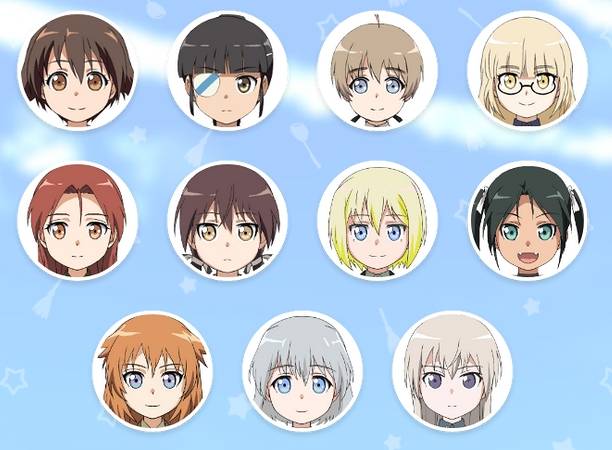Image resolution: width=612 pixels, height=450 pixels.
Task: Select the orange-haired character portrait
Action: [152, 371]
